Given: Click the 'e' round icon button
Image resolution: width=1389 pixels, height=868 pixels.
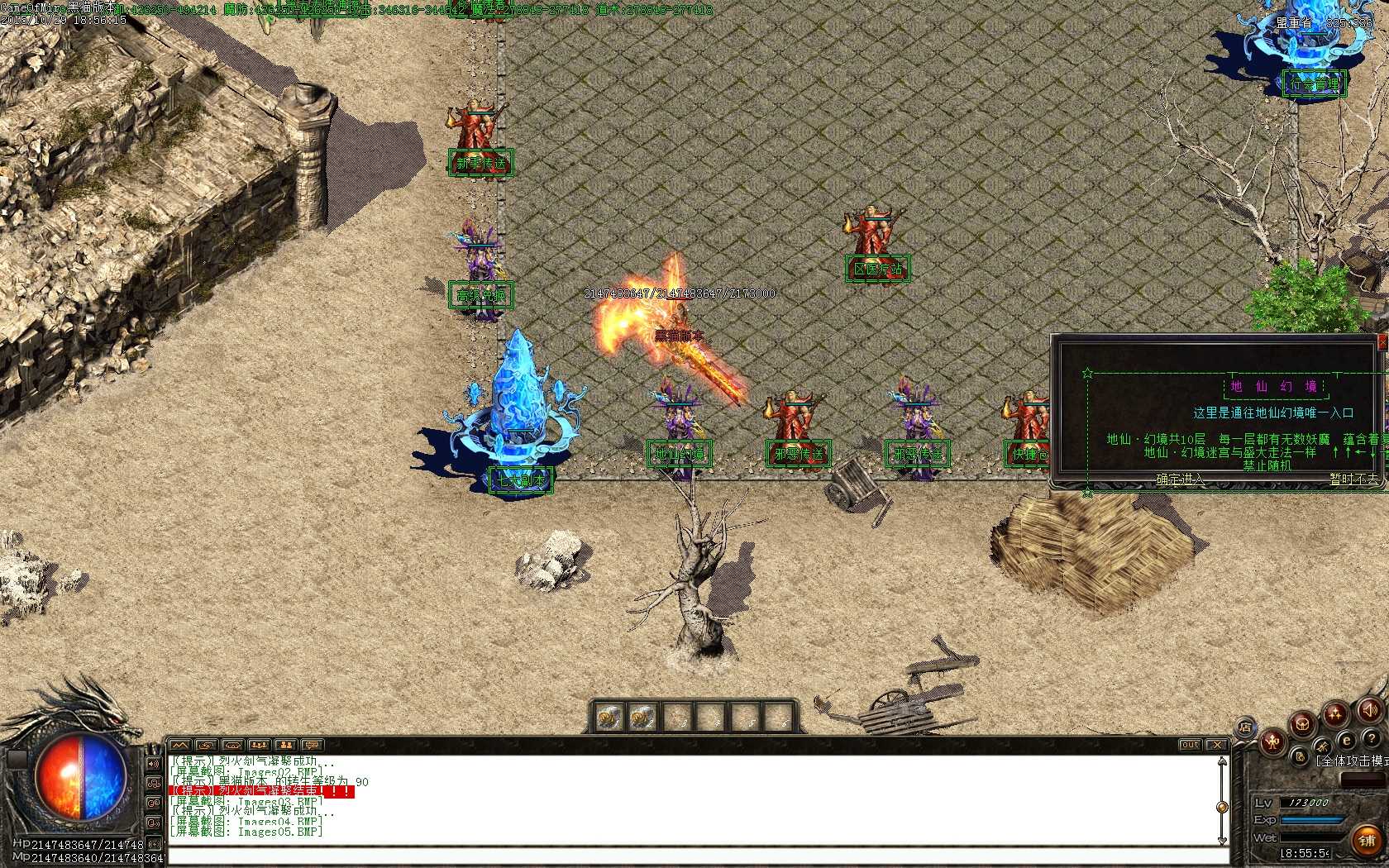Looking at the screenshot, I should coord(1347,741).
